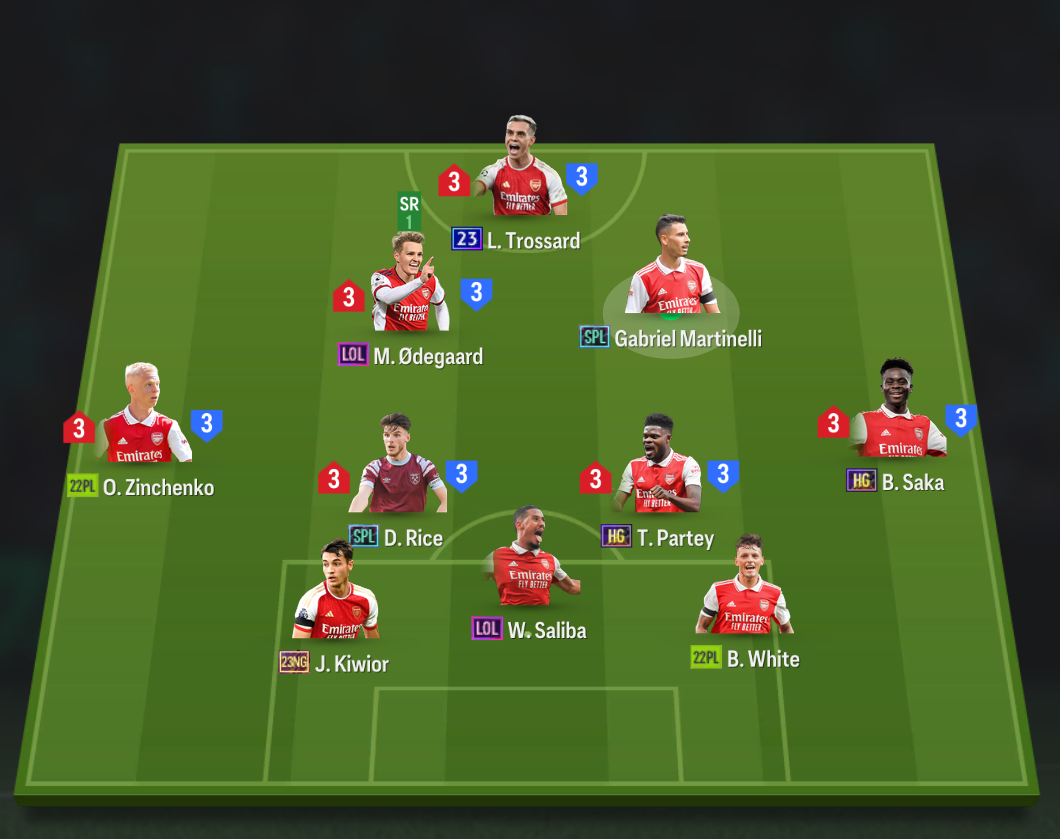Choose B. White in defence

click(746, 590)
